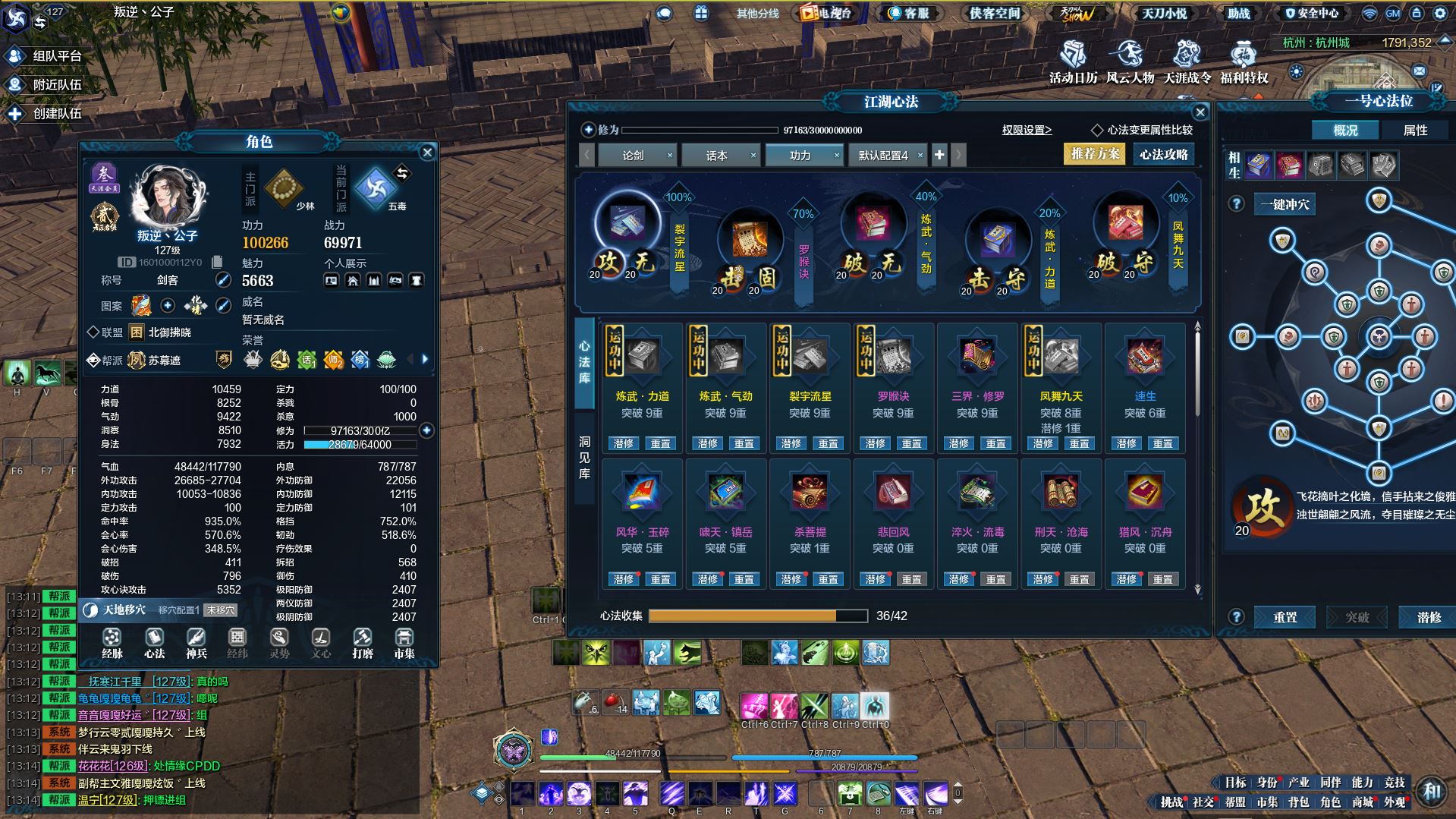The height and width of the screenshot is (819, 1456).
Task: Close the 江湖心法 window
Action: [1200, 112]
